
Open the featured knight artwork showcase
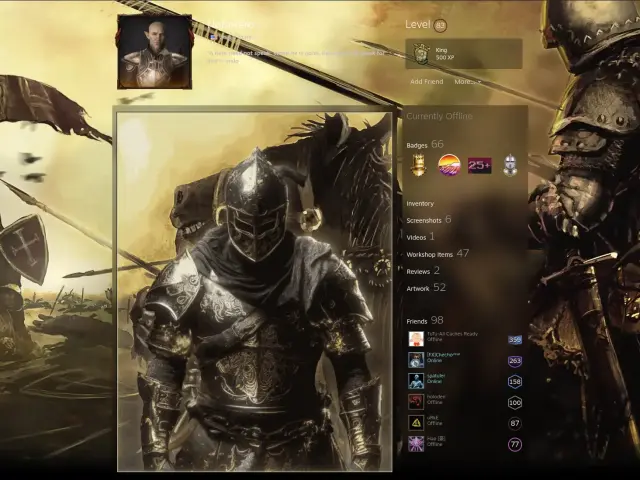coord(254,290)
